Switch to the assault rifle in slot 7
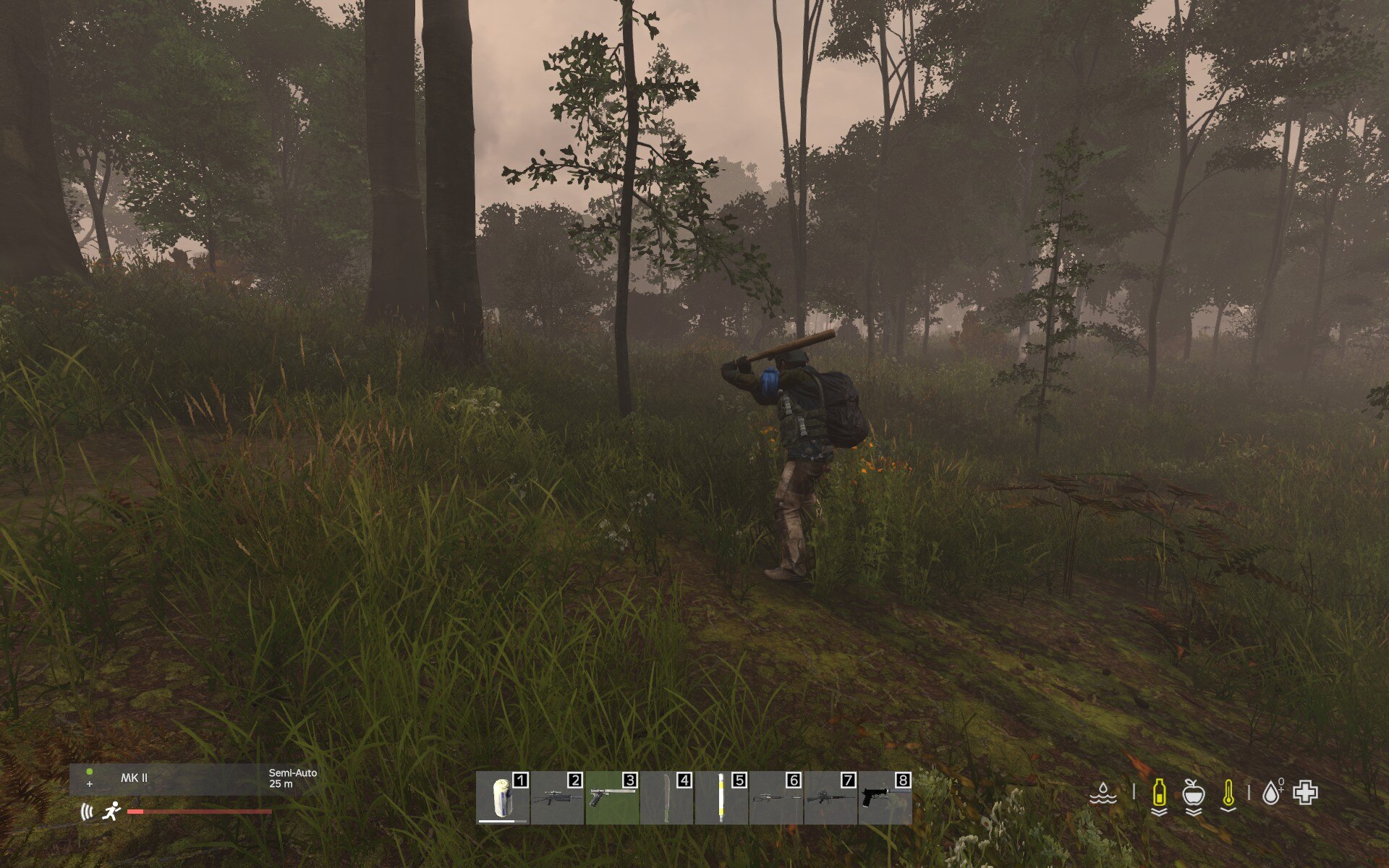 pyautogui.click(x=831, y=797)
